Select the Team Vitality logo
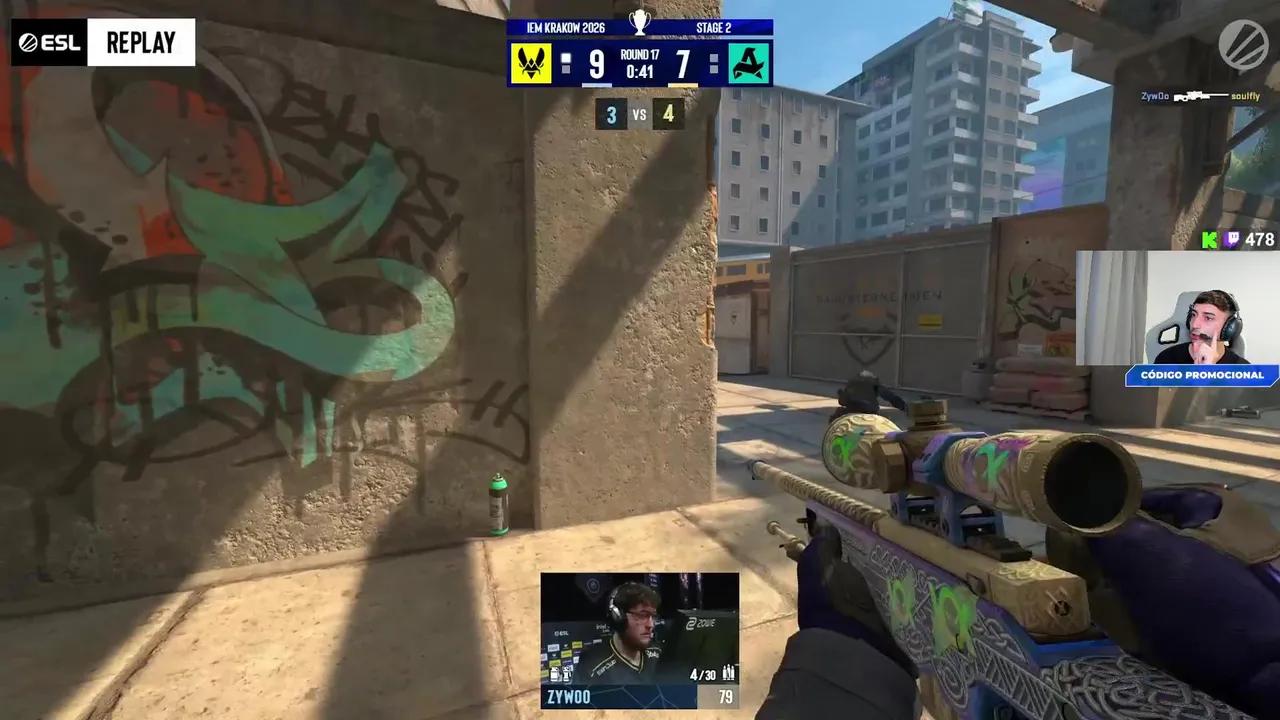 tap(531, 64)
